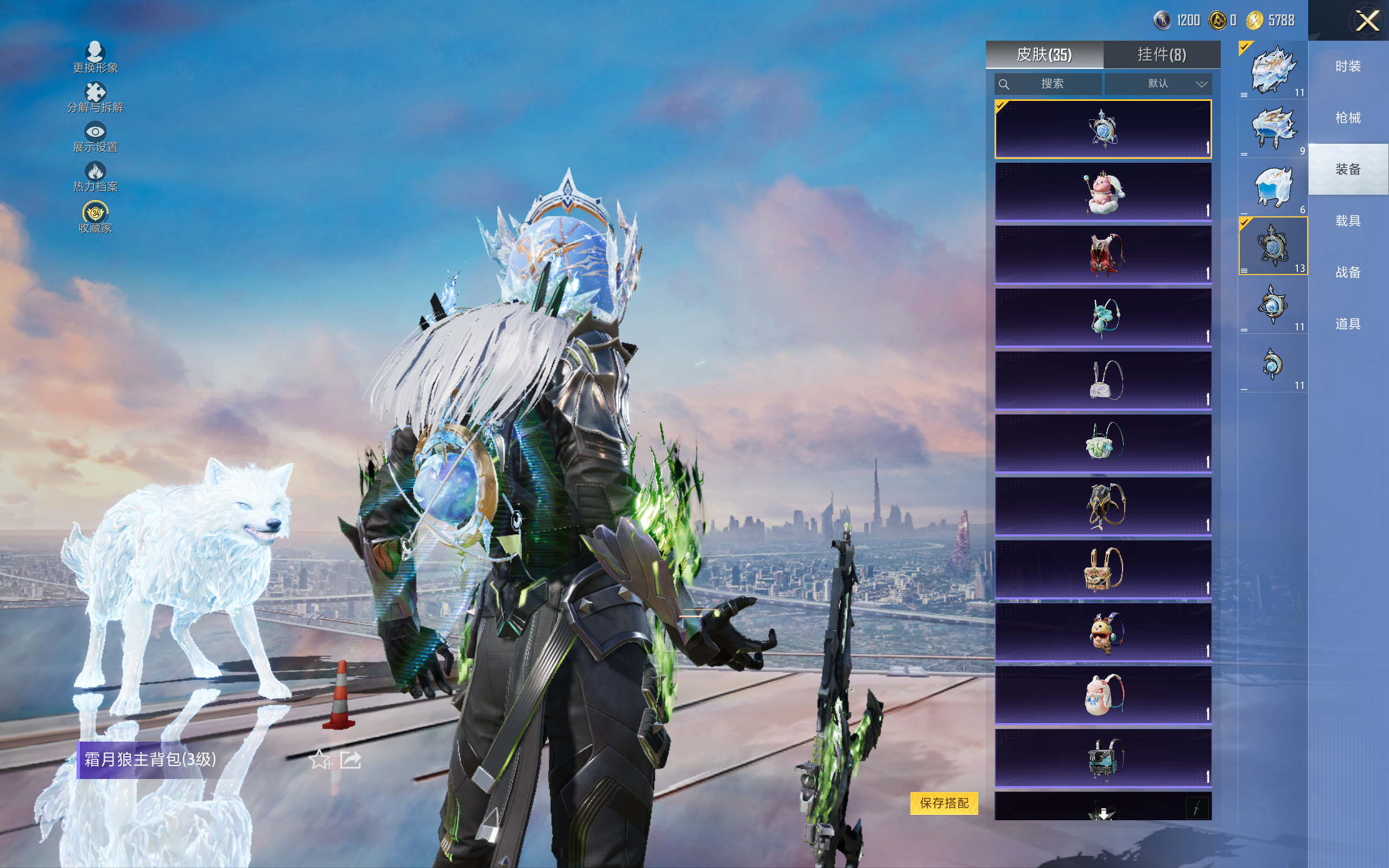Screen dimensions: 1389x868
Task: Select the 皮肤(35) tab
Action: tap(1043, 55)
